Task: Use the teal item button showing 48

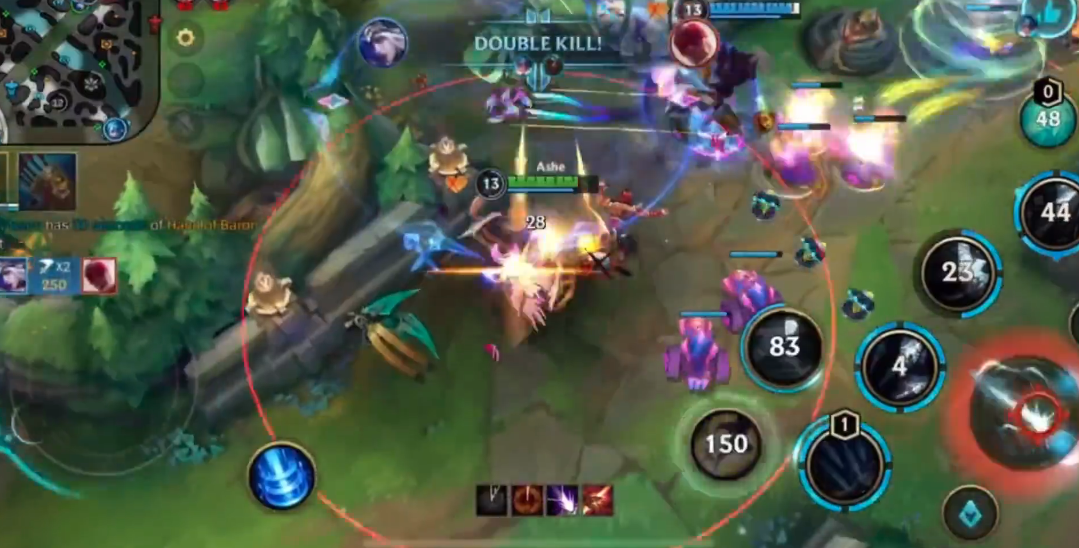Action: [x=1047, y=119]
